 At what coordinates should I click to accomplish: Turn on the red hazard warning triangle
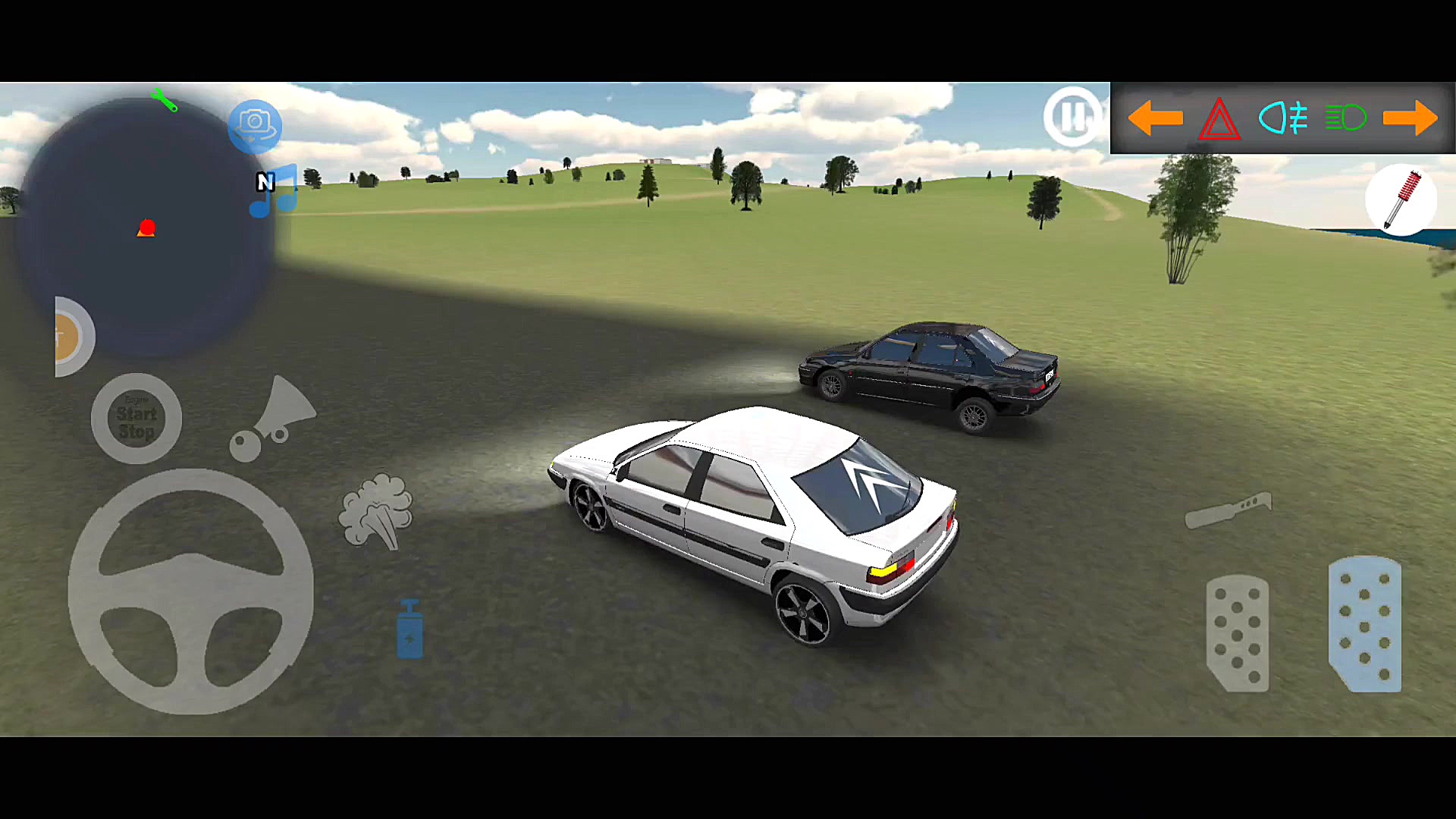(x=1219, y=120)
